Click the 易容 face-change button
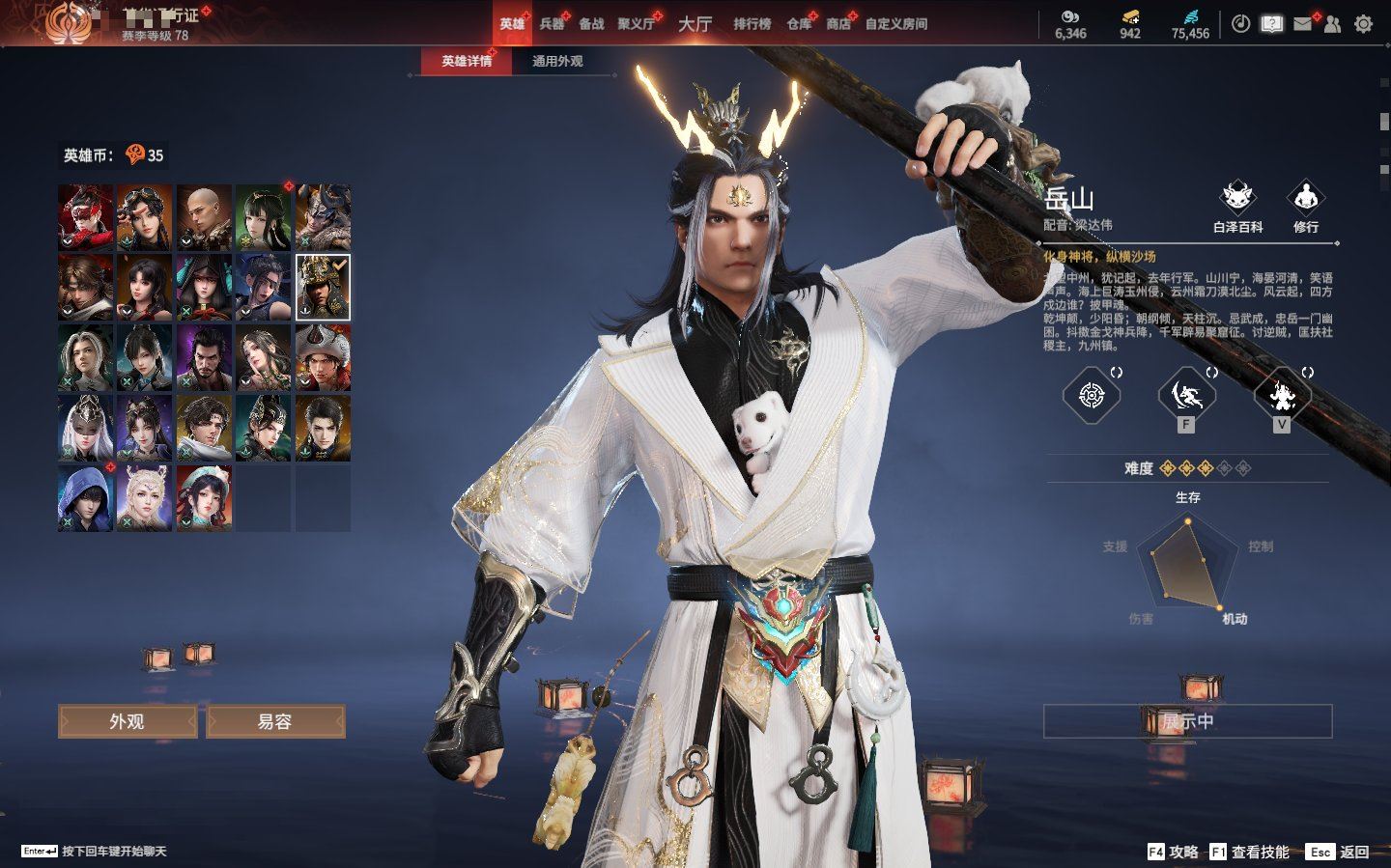The image size is (1391, 868). [275, 721]
